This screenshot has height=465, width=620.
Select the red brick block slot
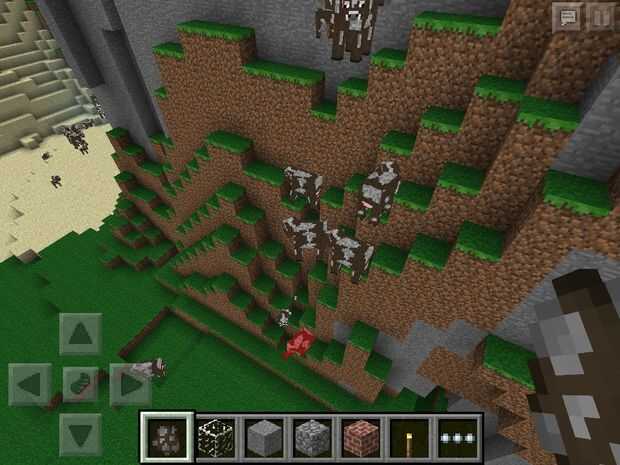(360, 436)
